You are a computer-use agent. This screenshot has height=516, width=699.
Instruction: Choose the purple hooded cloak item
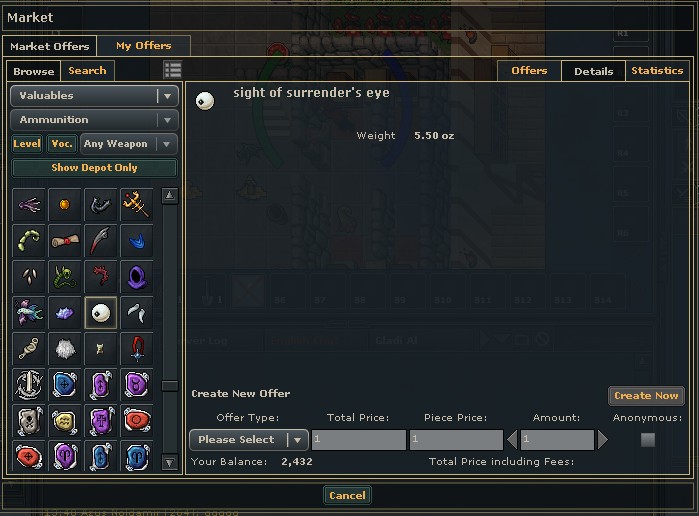(x=136, y=276)
